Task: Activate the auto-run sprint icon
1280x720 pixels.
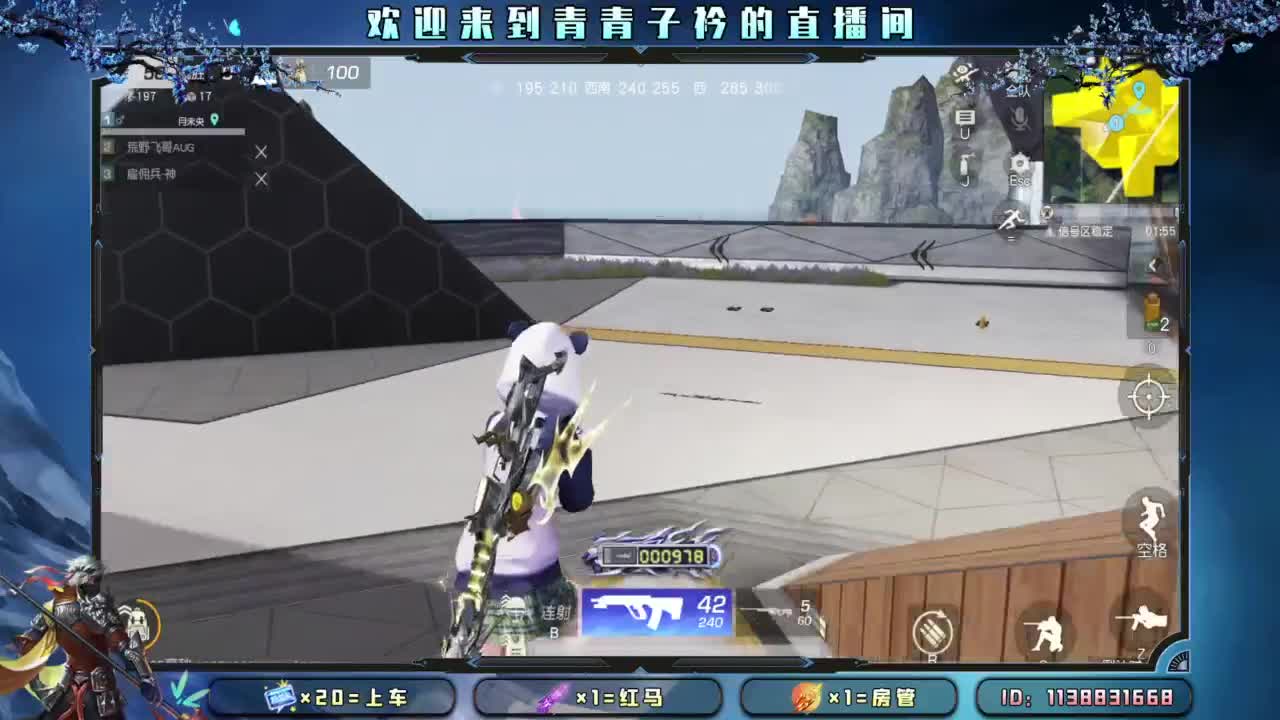Action: [x=1012, y=218]
